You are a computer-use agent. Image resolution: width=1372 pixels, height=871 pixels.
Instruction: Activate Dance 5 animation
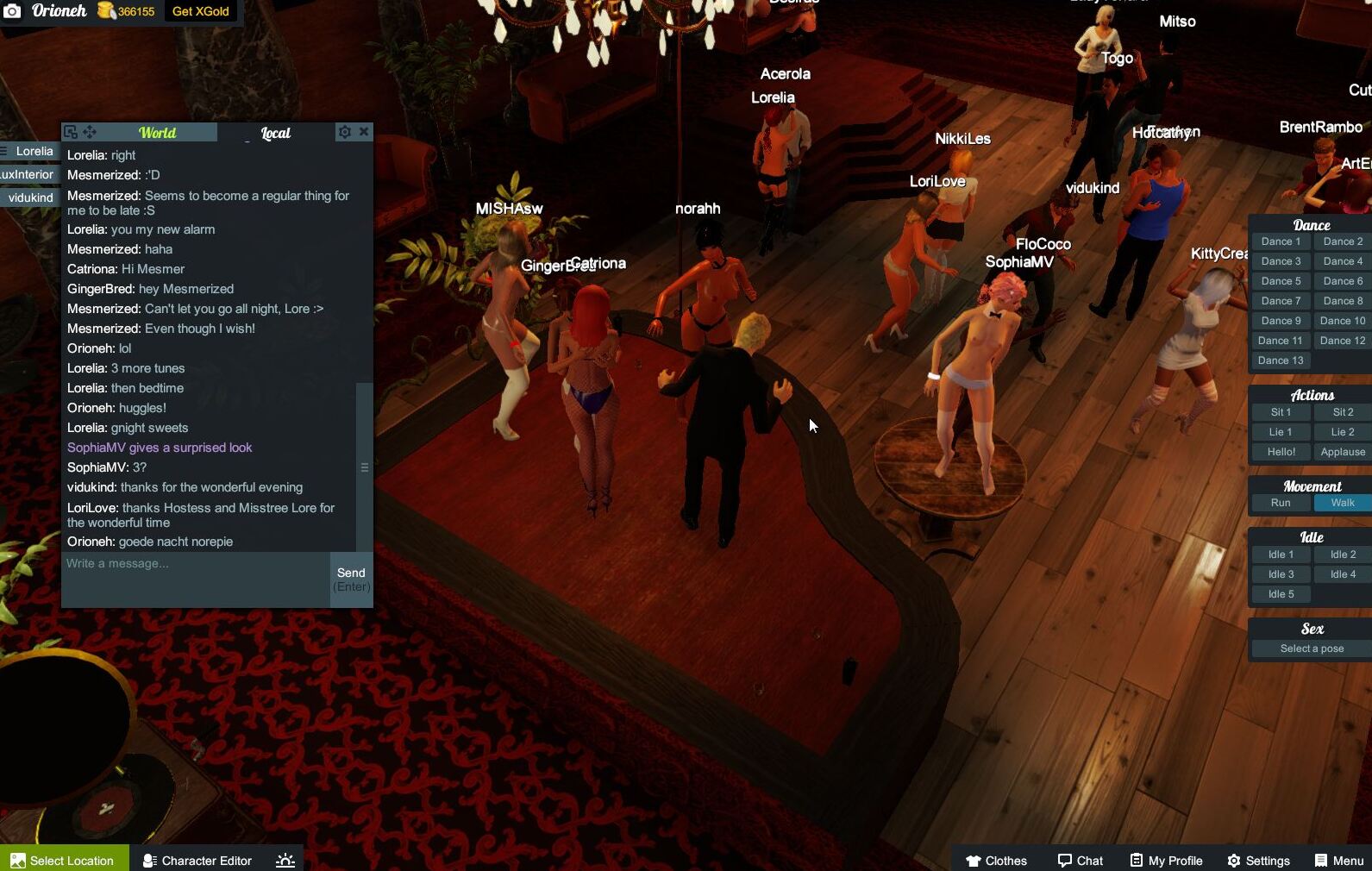1281,280
